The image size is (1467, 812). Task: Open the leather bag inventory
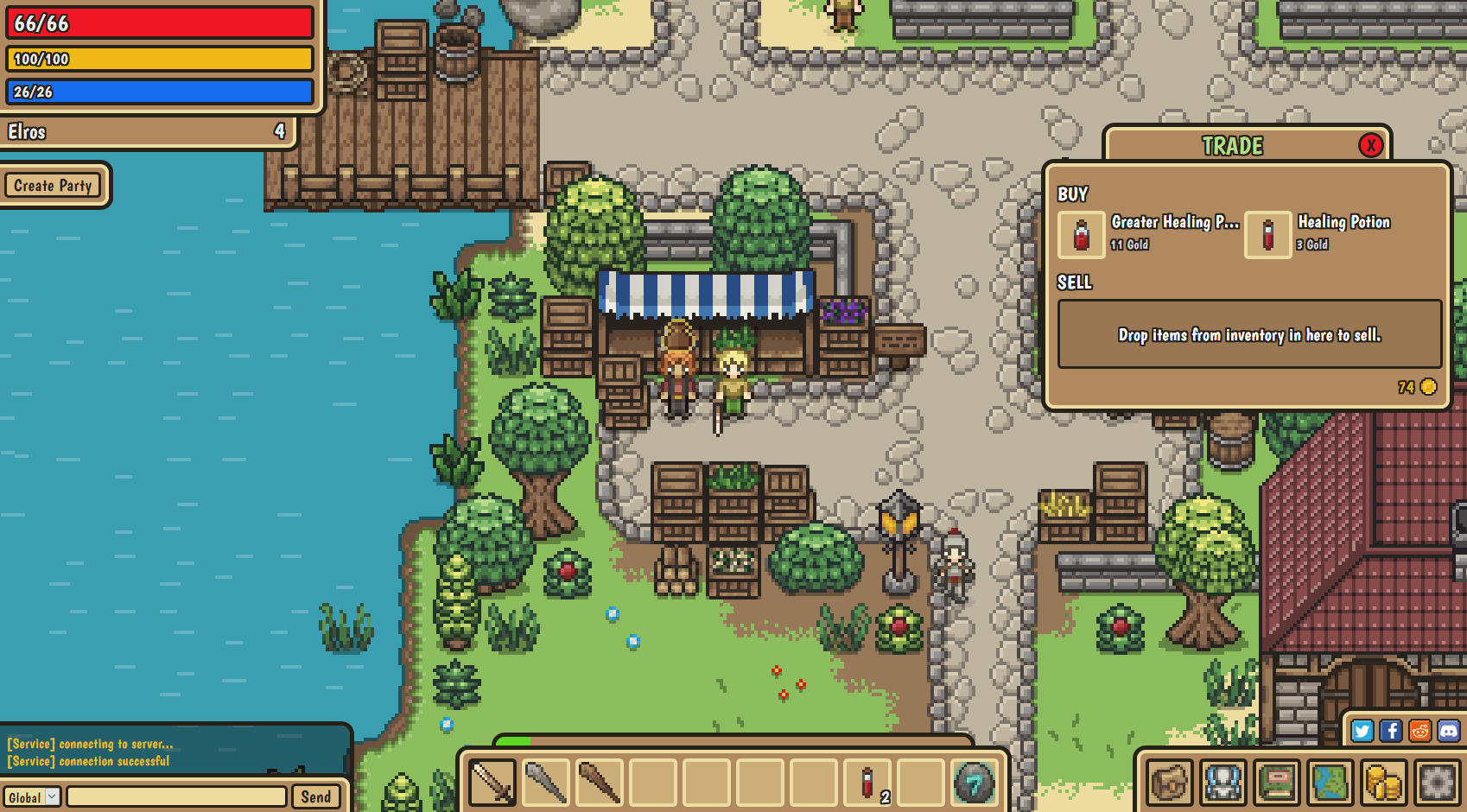1170,783
